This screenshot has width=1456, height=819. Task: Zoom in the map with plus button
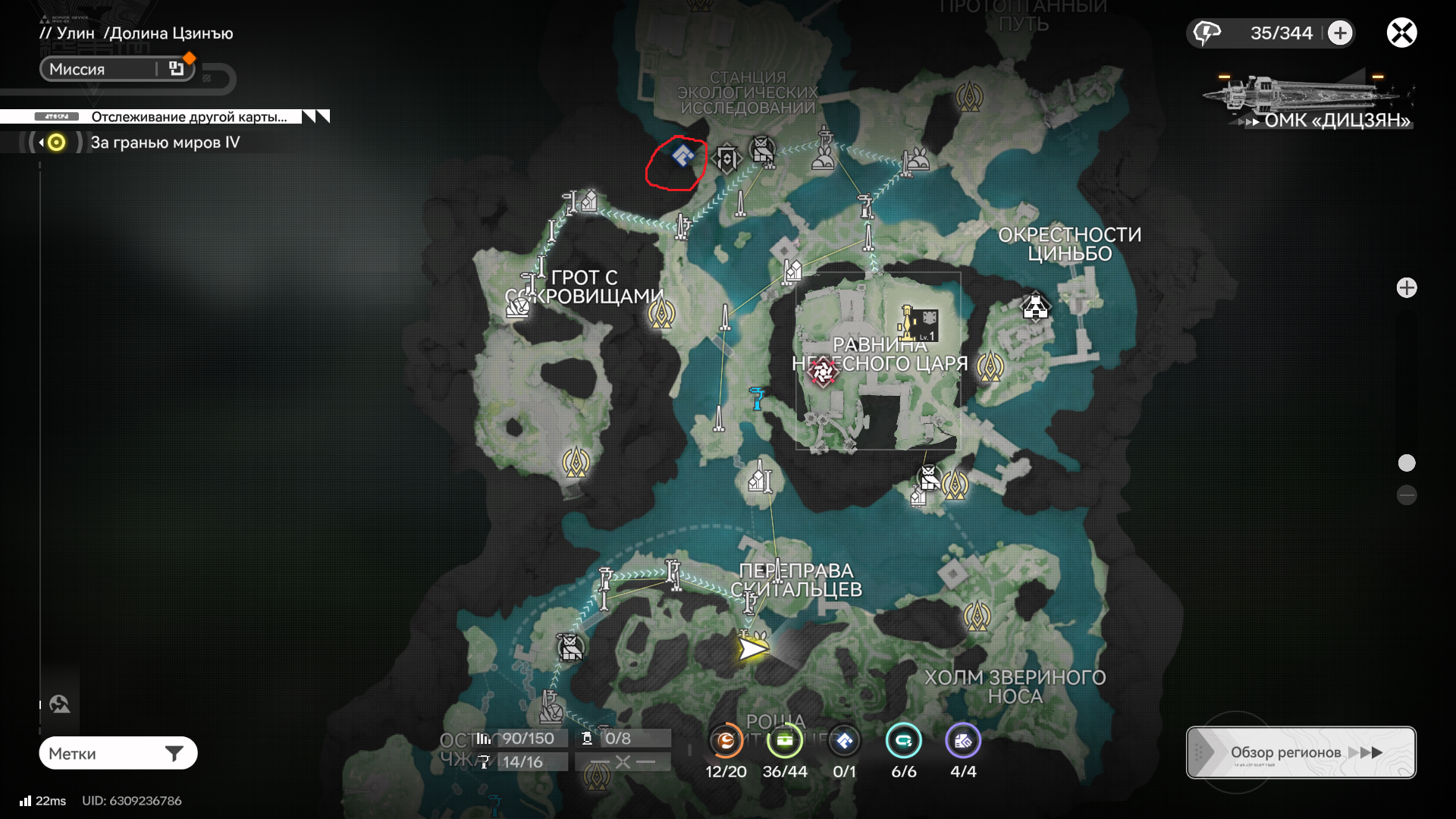click(x=1407, y=288)
